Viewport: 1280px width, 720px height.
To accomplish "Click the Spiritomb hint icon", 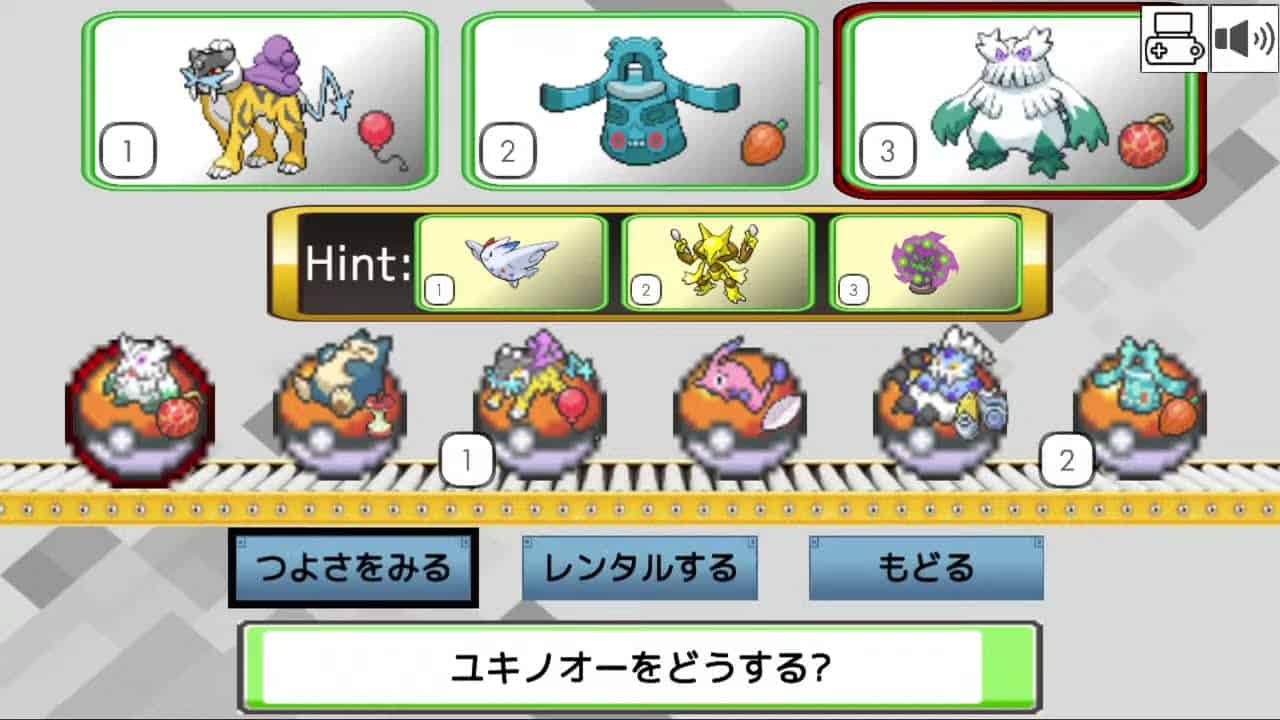I will pos(922,261).
